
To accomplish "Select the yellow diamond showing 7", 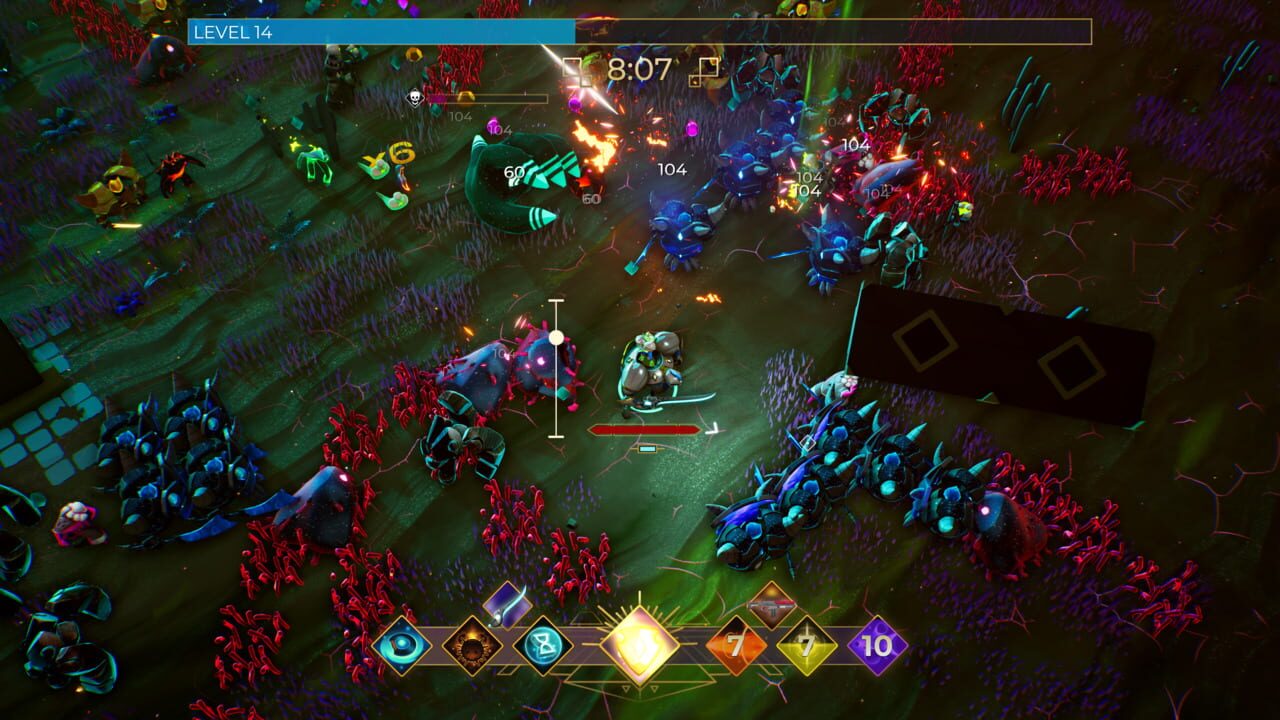I will 806,644.
